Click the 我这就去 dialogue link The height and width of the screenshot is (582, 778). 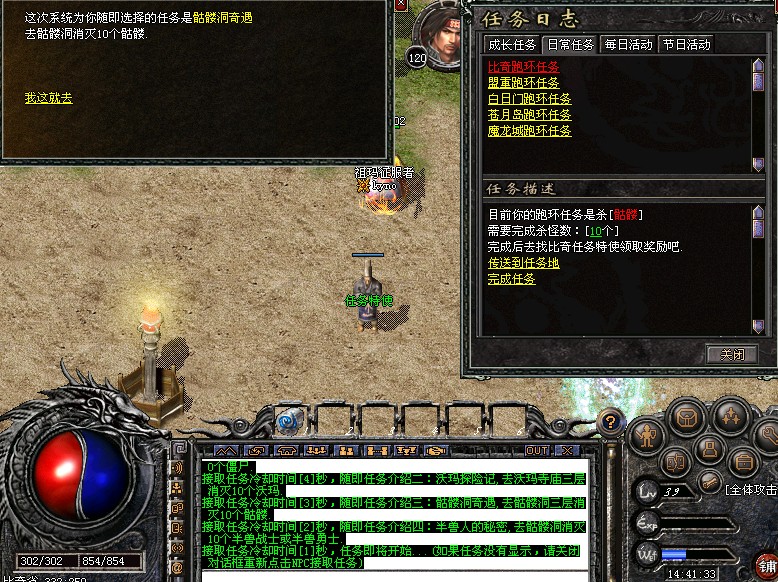pyautogui.click(x=48, y=98)
